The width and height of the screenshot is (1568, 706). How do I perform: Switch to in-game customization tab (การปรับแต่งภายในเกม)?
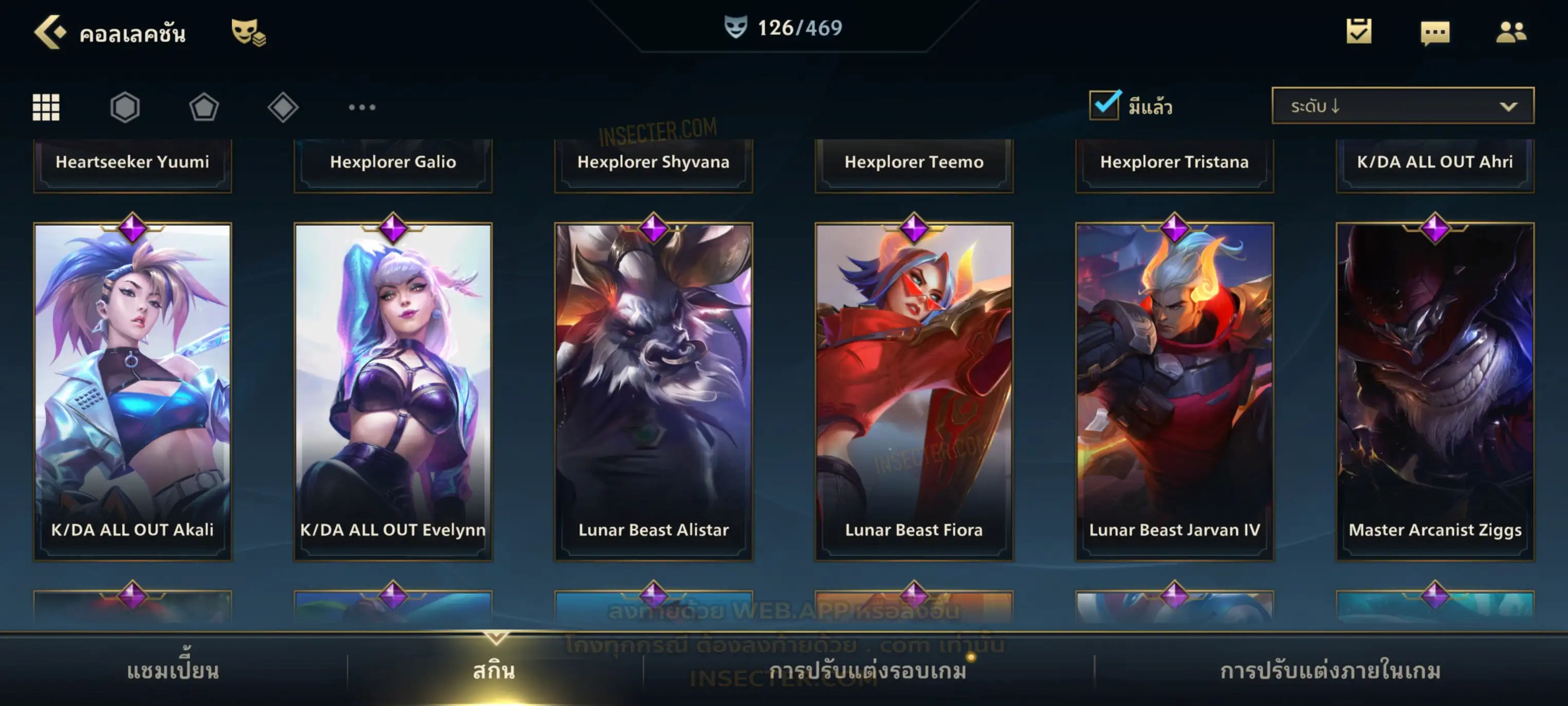[x=1331, y=671]
